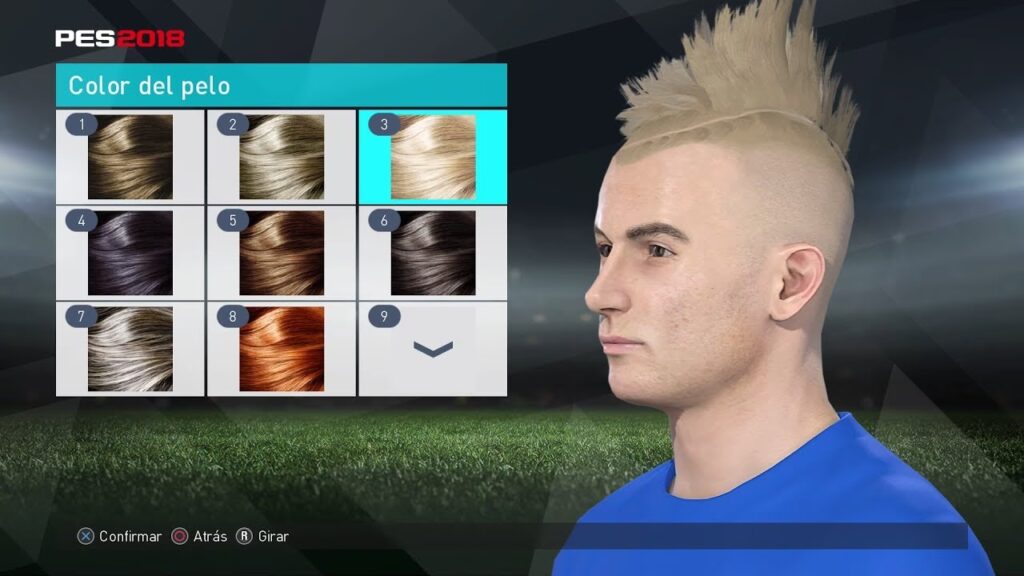
Task: Select hair color swatch number 1
Action: click(x=130, y=156)
